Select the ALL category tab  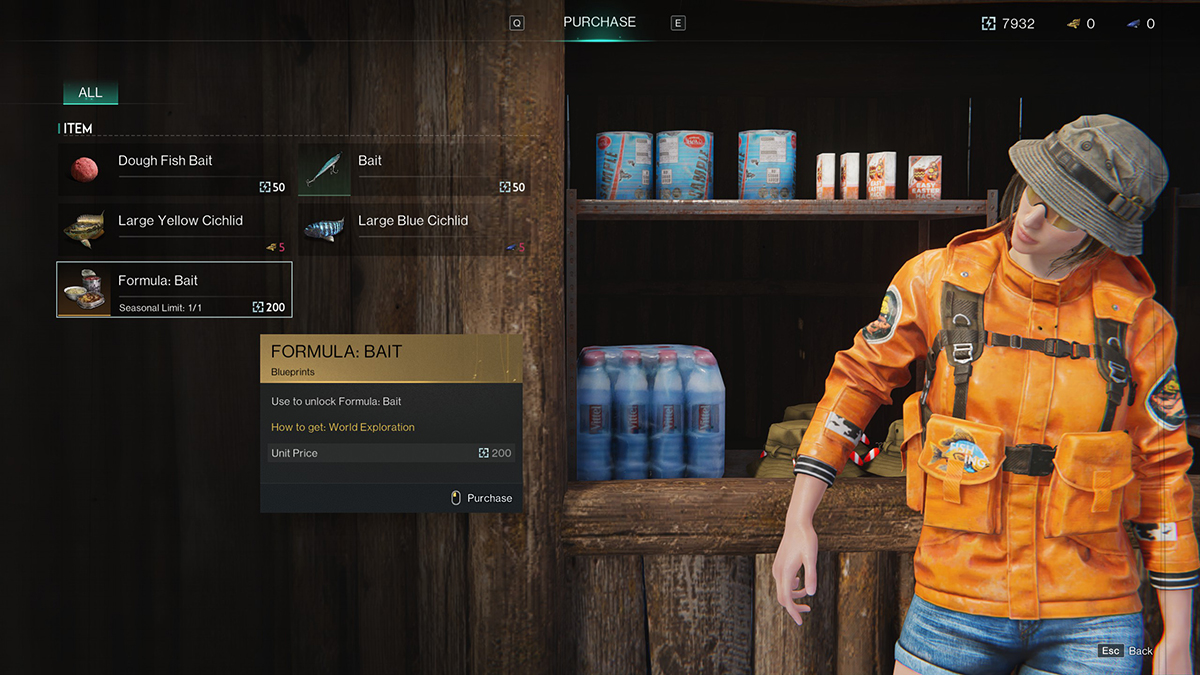90,93
